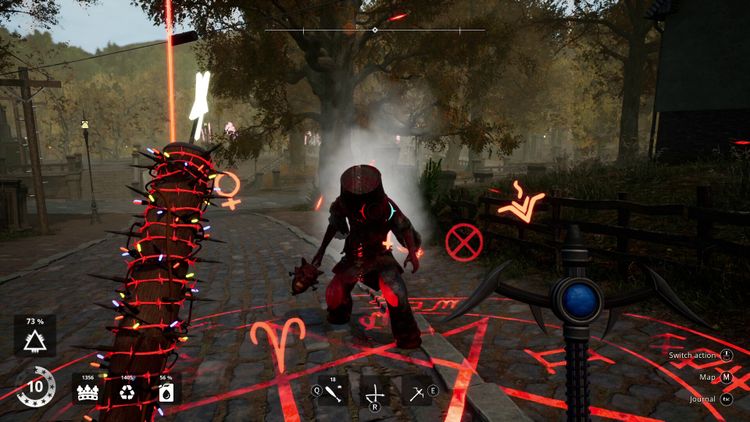Click the triangle tent status icon
The width and height of the screenshot is (750, 422).
(x=35, y=343)
